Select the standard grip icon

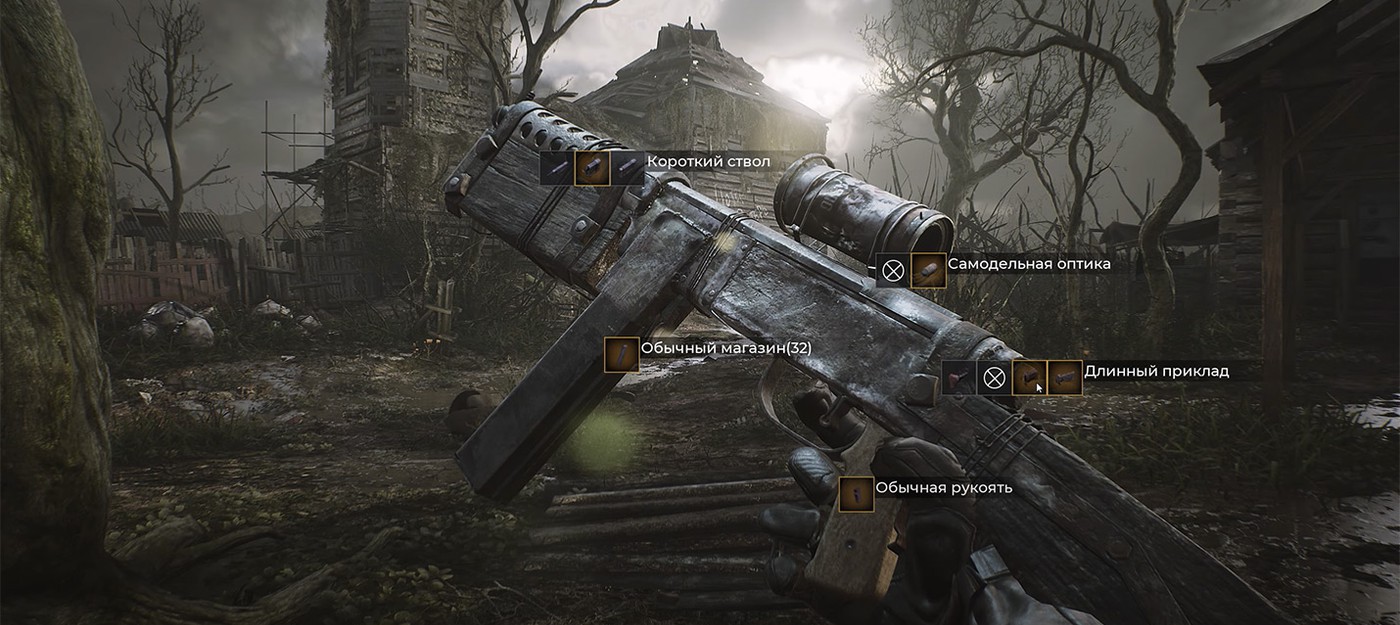[856, 494]
